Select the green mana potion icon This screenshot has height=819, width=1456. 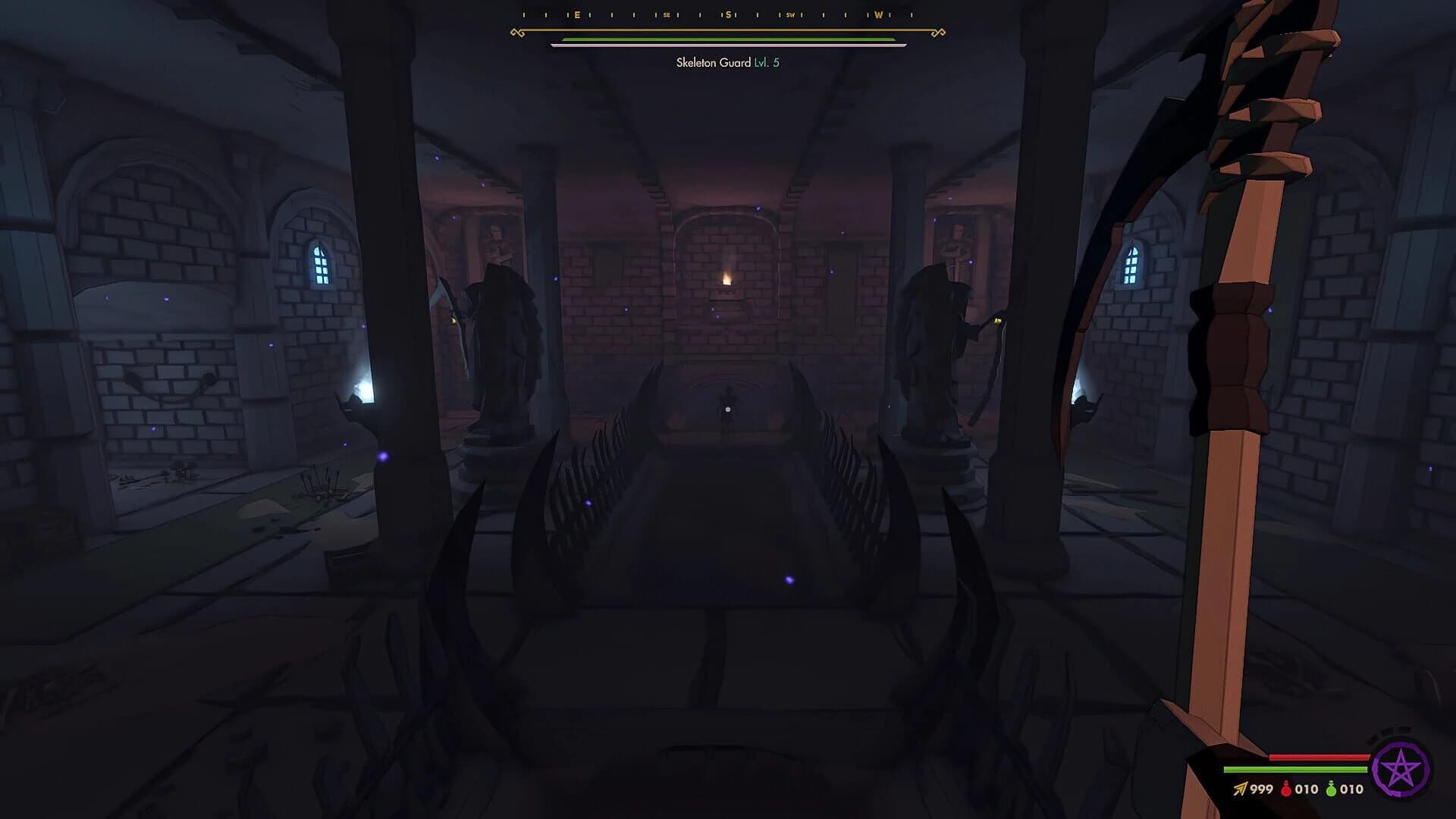1331,788
